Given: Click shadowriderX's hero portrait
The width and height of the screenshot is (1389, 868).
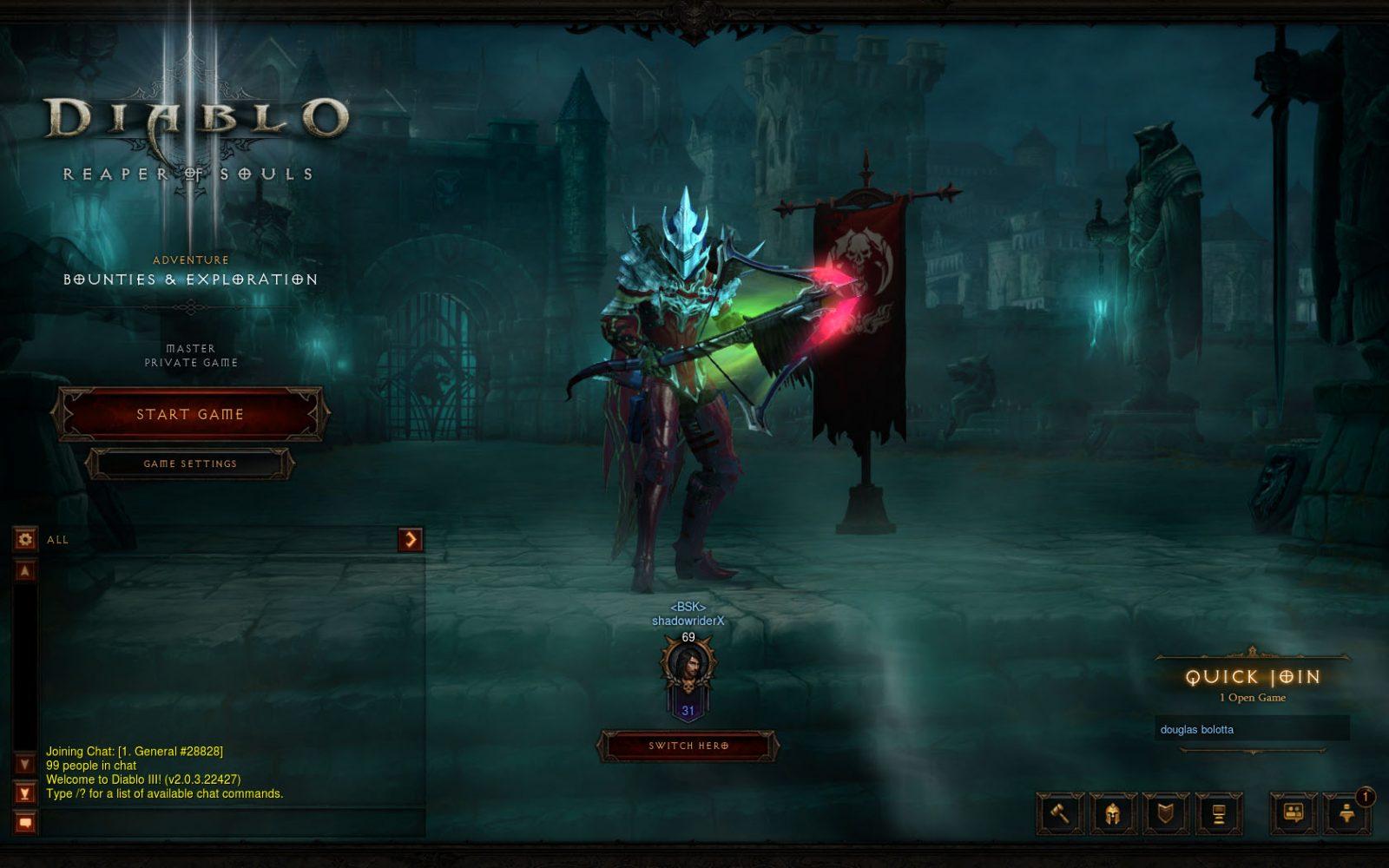Looking at the screenshot, I should 688,668.
